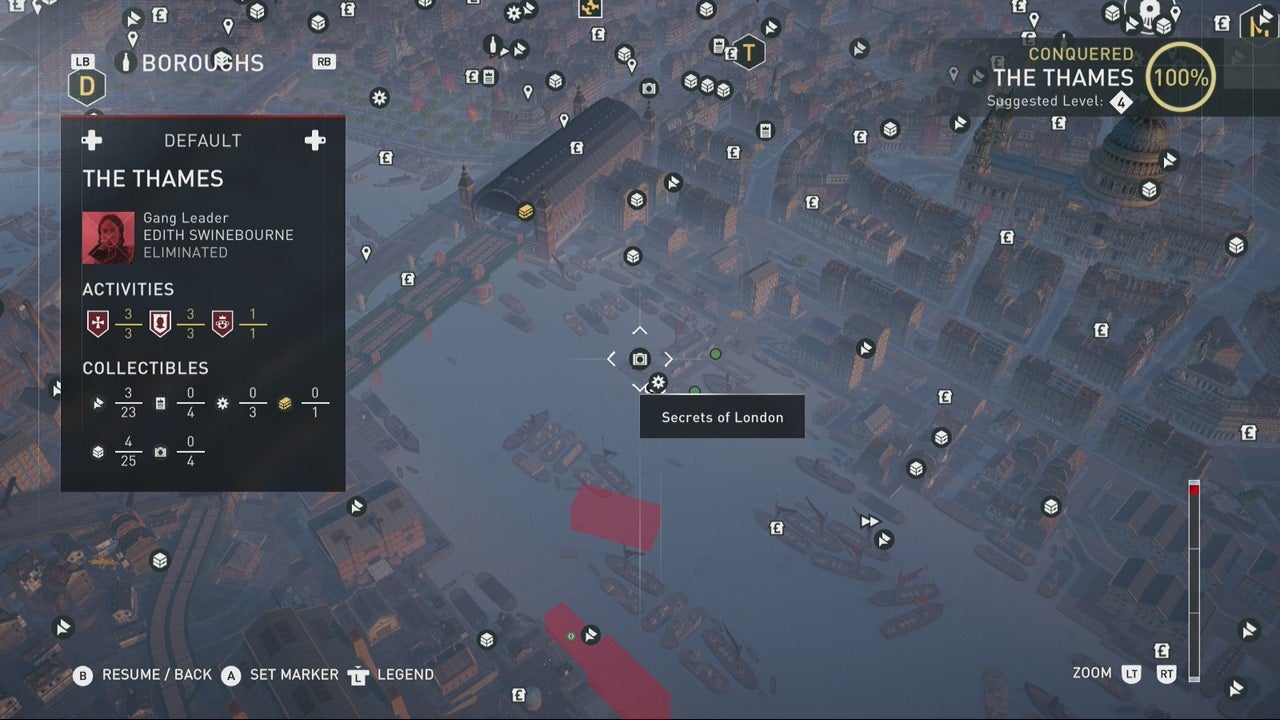Select the illustrations camera icon in Collectibles
The image size is (1280, 720).
point(160,450)
